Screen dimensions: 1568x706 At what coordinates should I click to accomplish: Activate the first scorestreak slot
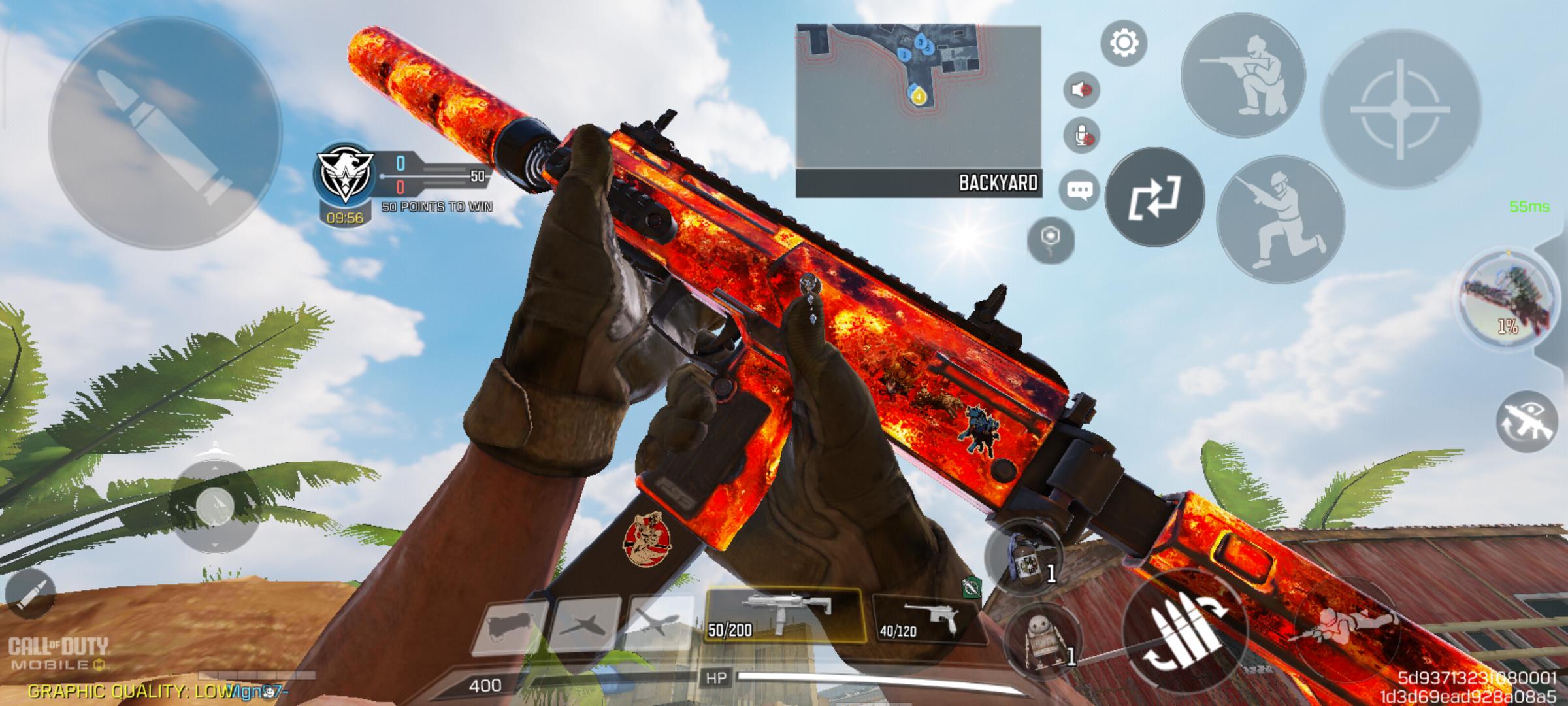(x=508, y=626)
